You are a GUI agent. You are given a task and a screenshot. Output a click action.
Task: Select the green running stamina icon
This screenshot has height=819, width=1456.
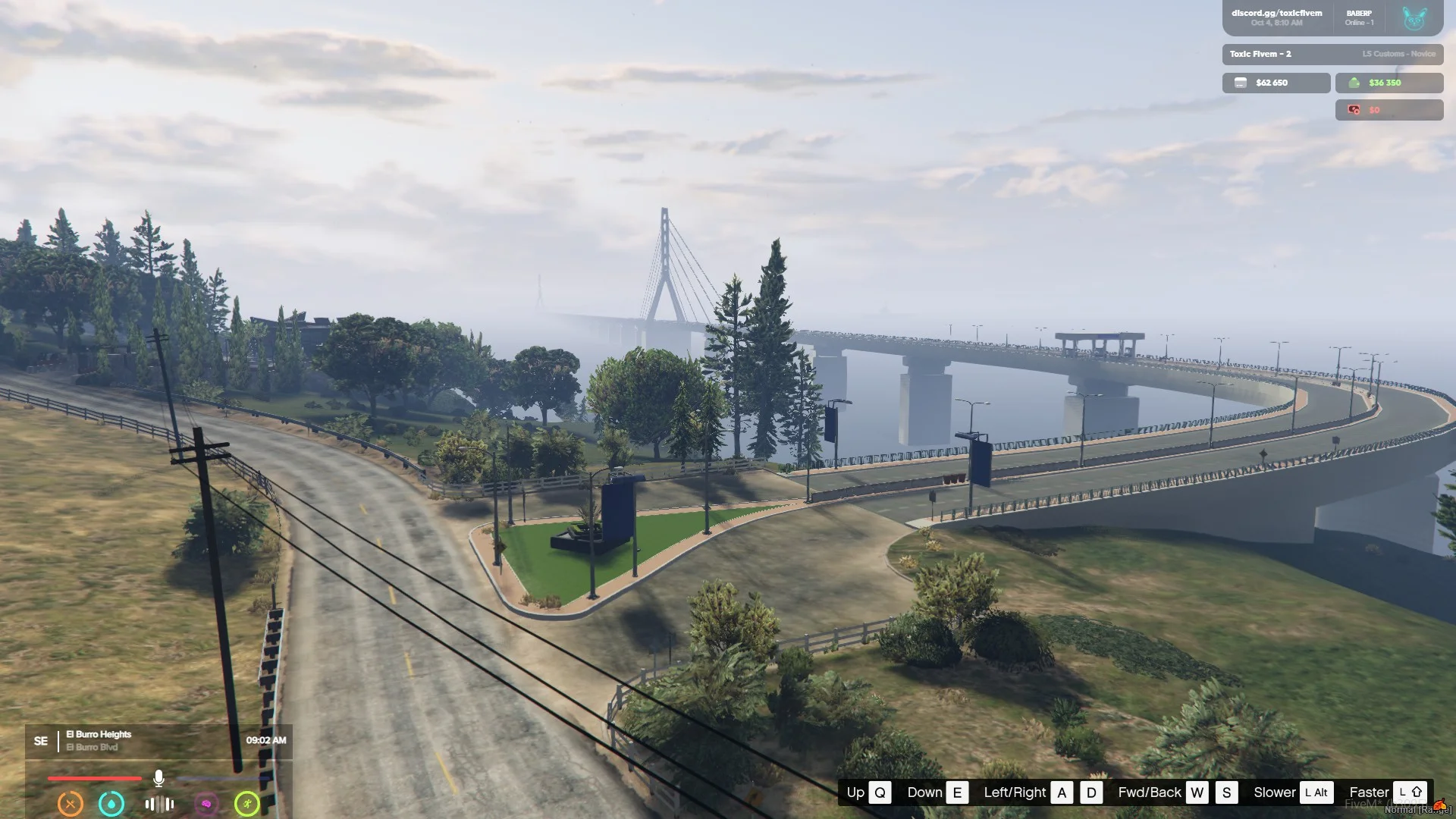(x=247, y=803)
